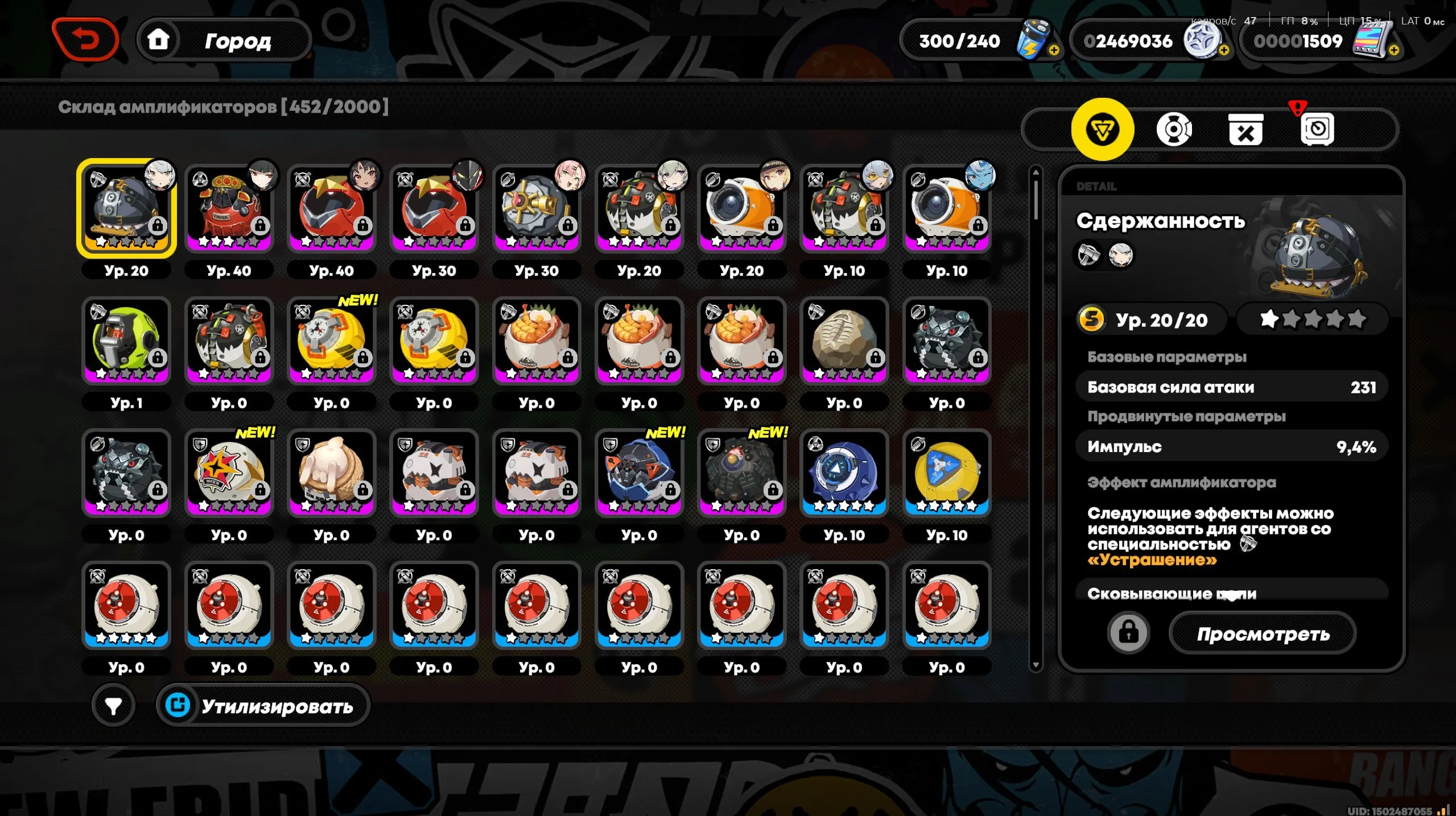Open the salvage box category icon

coord(1247,129)
